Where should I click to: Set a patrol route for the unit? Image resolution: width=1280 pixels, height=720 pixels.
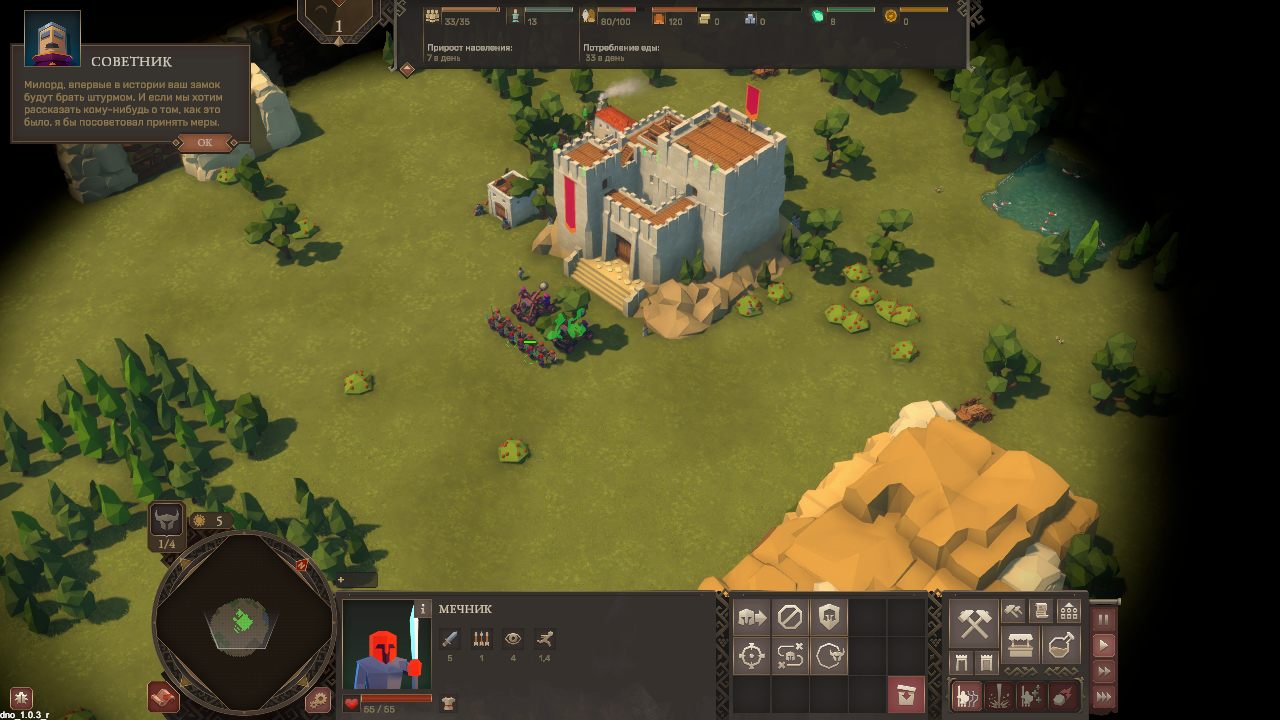[790, 656]
